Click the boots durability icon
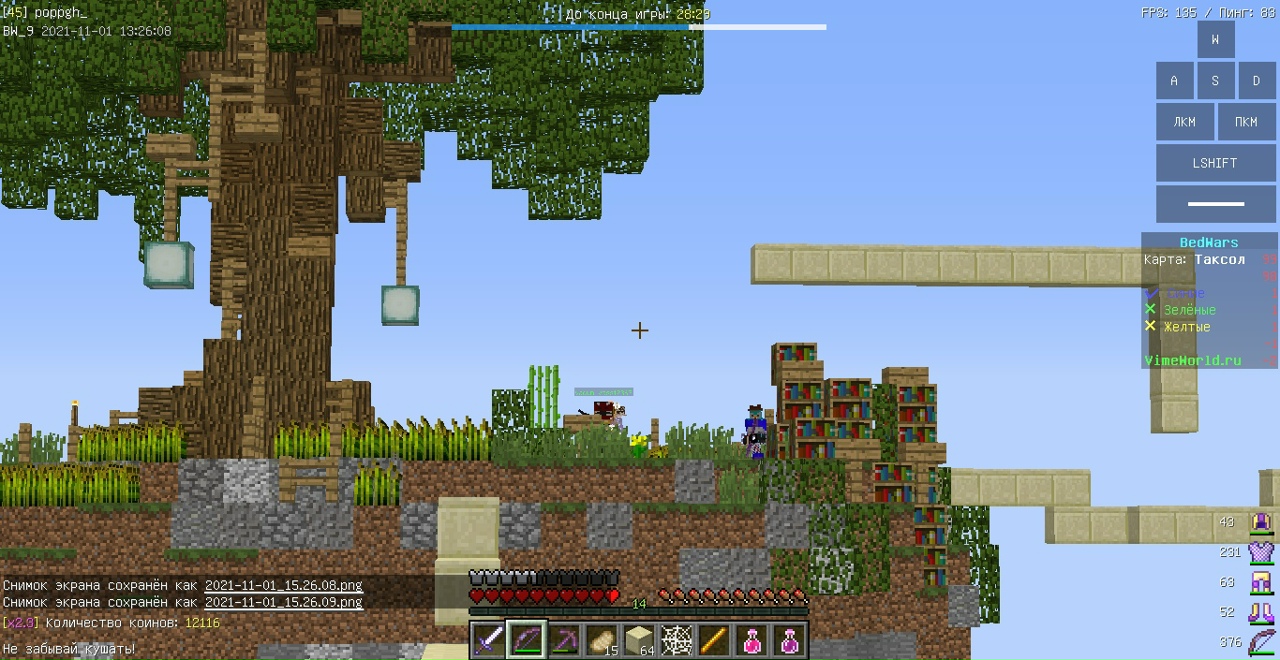 coord(1261,612)
